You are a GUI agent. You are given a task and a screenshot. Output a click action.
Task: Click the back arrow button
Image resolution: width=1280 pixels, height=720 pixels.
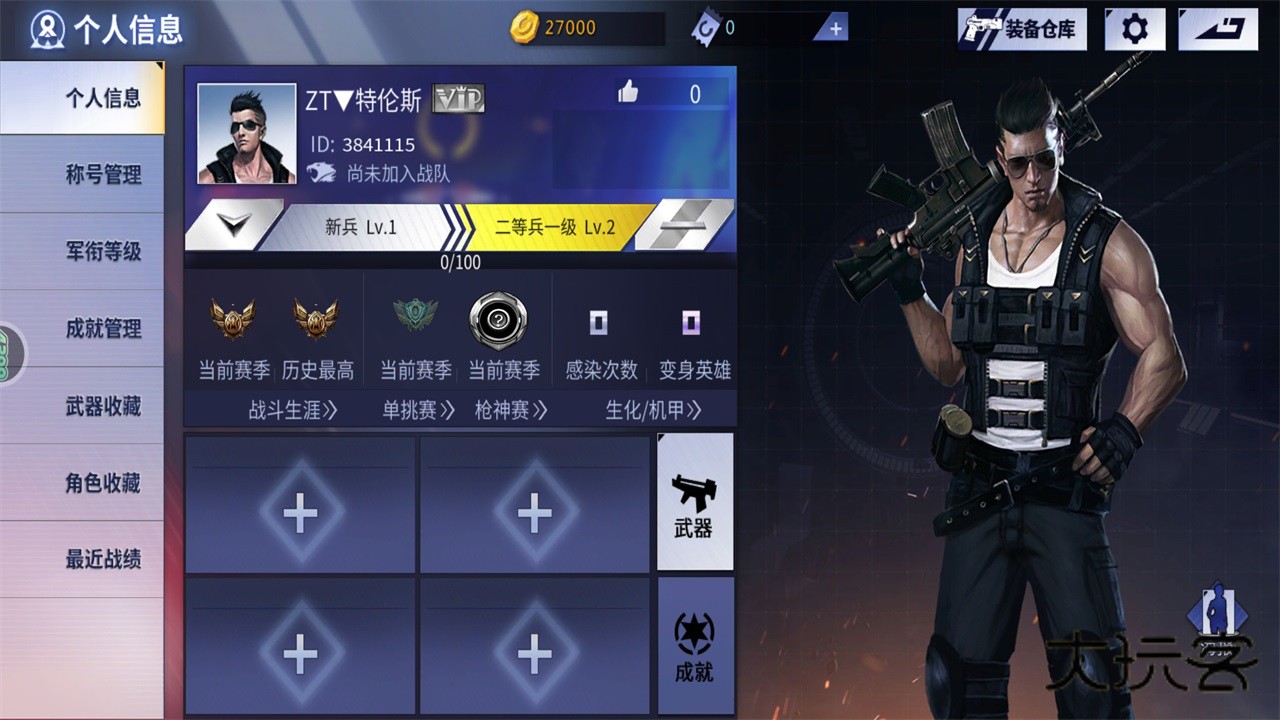[x=1217, y=29]
